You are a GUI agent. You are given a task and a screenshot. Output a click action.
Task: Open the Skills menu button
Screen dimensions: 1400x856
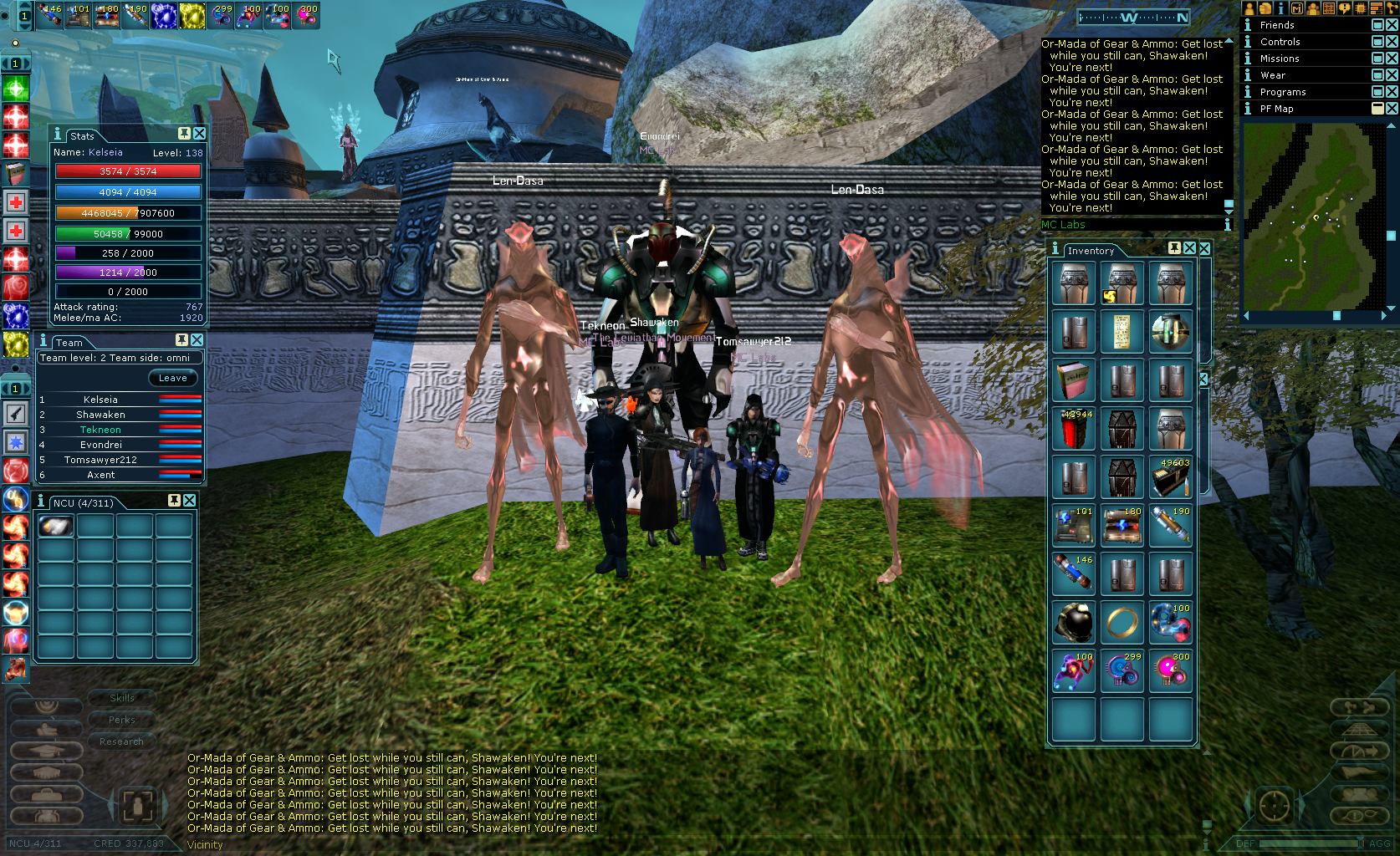coord(122,698)
